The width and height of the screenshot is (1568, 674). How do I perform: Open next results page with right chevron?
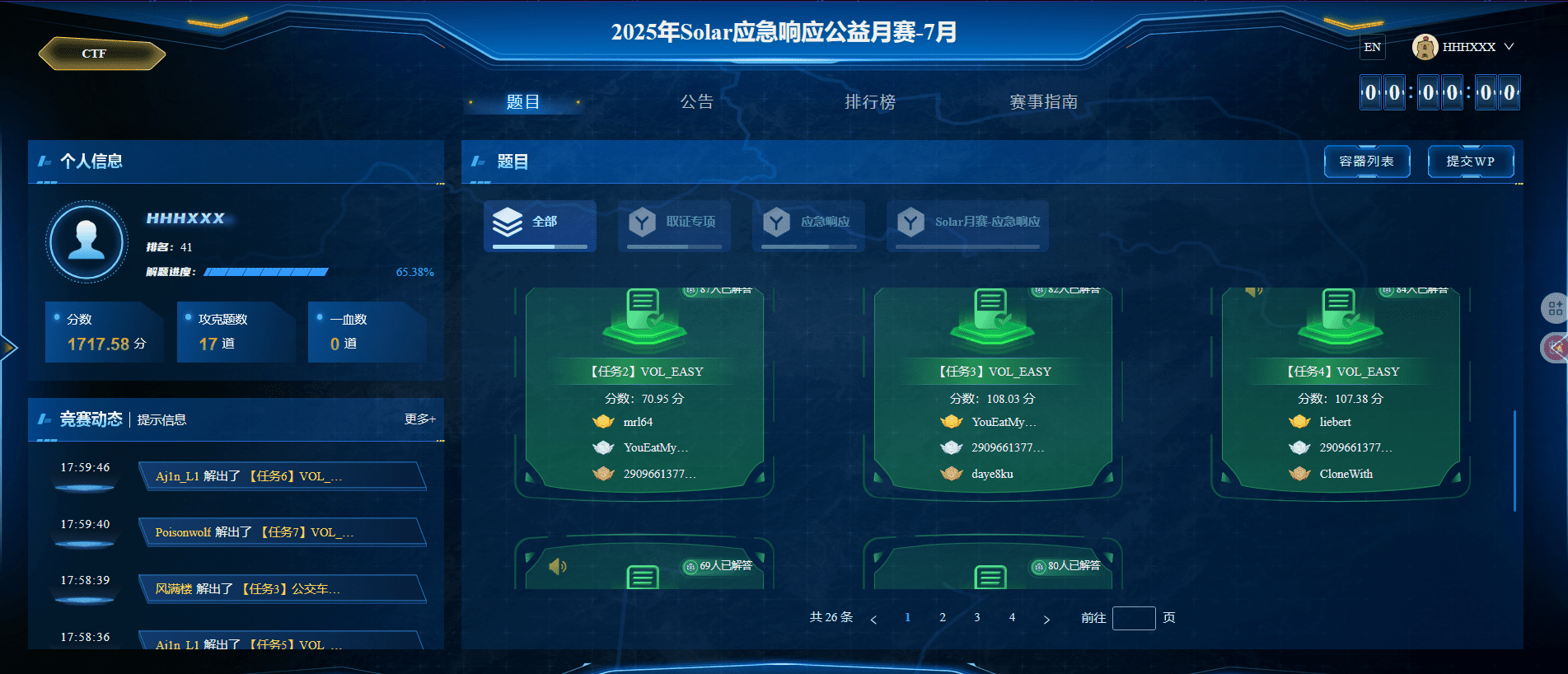coord(1047,617)
